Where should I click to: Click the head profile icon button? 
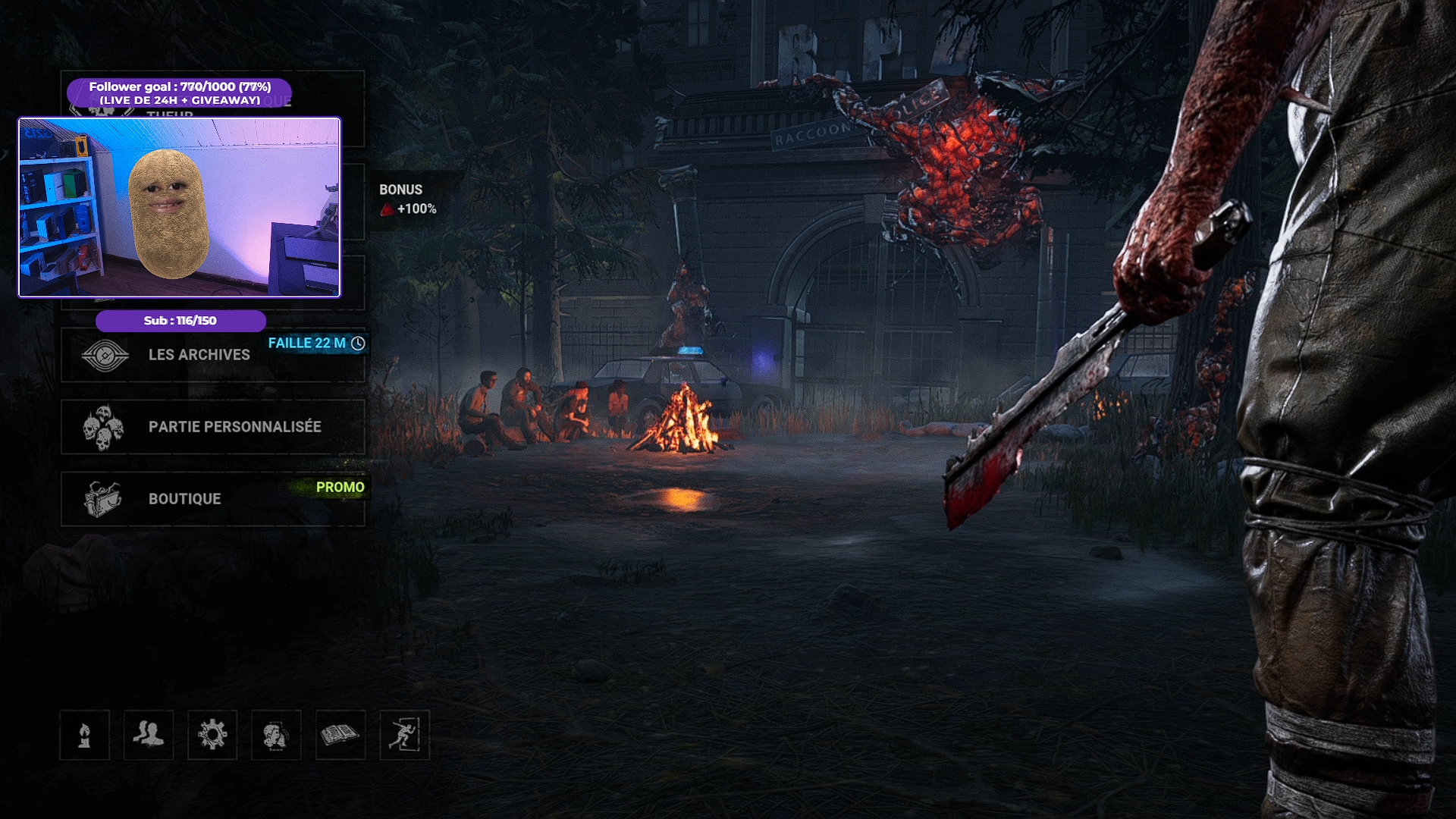[x=276, y=735]
